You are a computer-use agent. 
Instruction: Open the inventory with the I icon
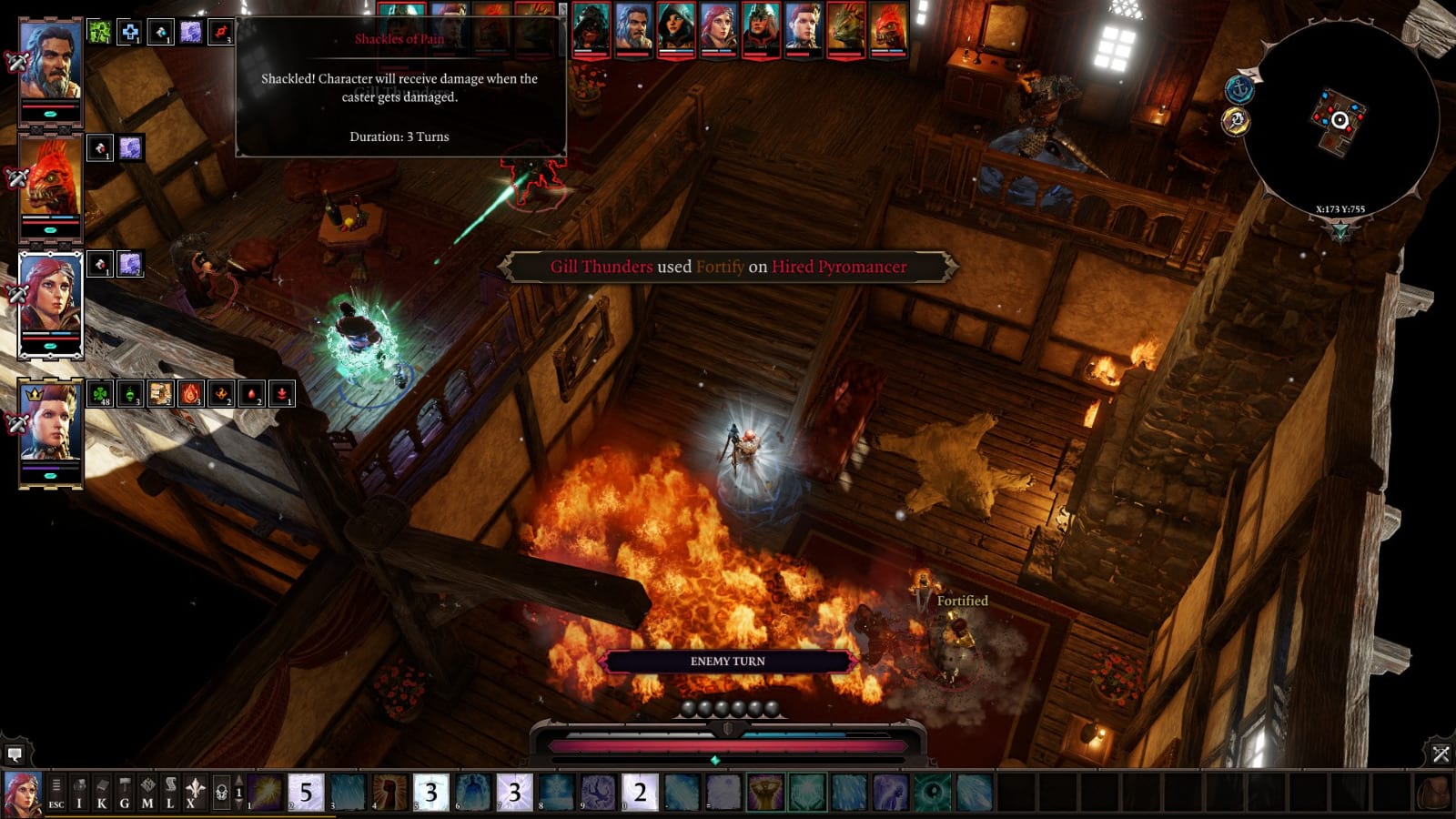pos(79,790)
